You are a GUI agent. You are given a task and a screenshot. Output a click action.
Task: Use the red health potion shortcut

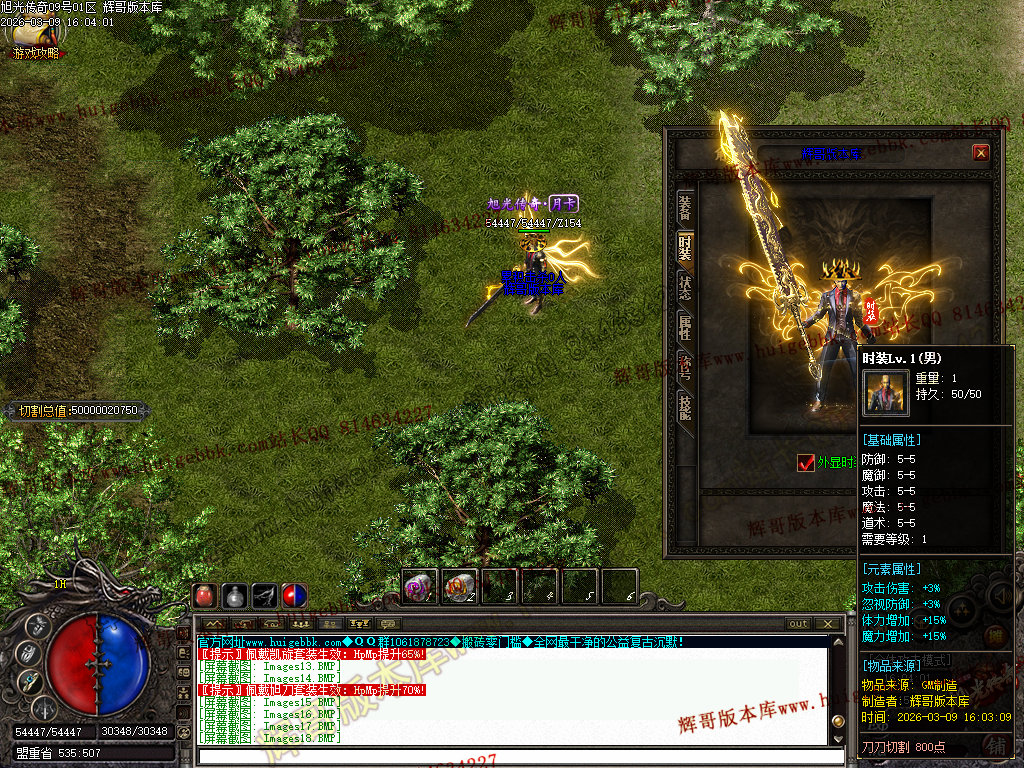pos(205,596)
